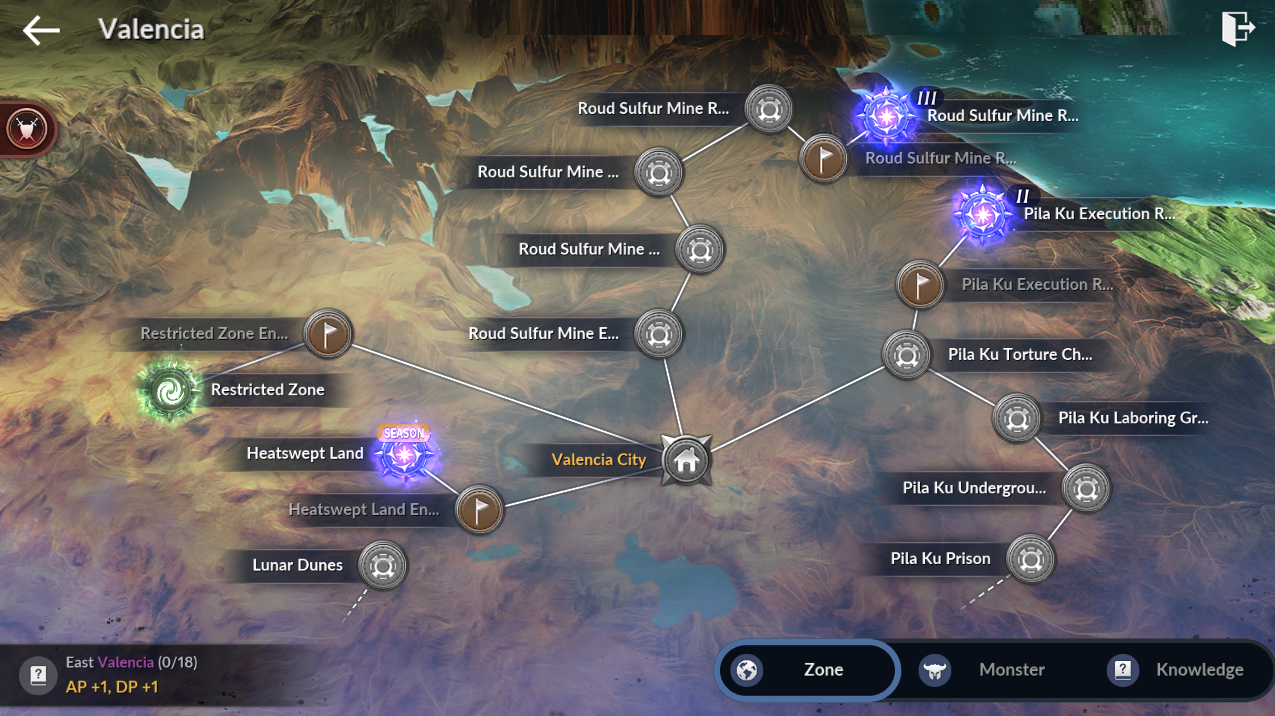Screen dimensions: 1275x716
Task: Open the Pila Ku Underground node
Action: pyautogui.click(x=1085, y=489)
